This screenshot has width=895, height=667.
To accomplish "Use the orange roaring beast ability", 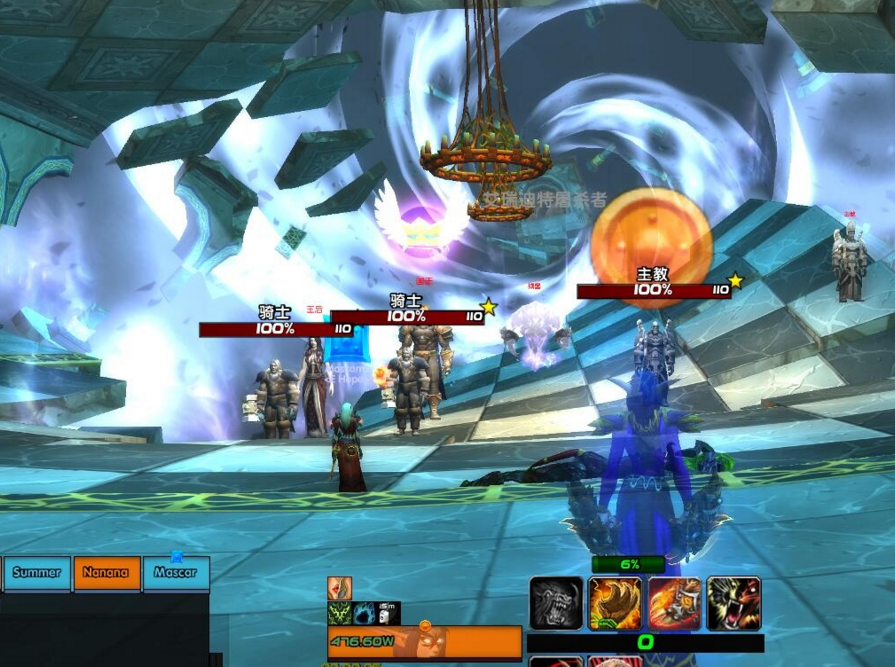I will 733,604.
